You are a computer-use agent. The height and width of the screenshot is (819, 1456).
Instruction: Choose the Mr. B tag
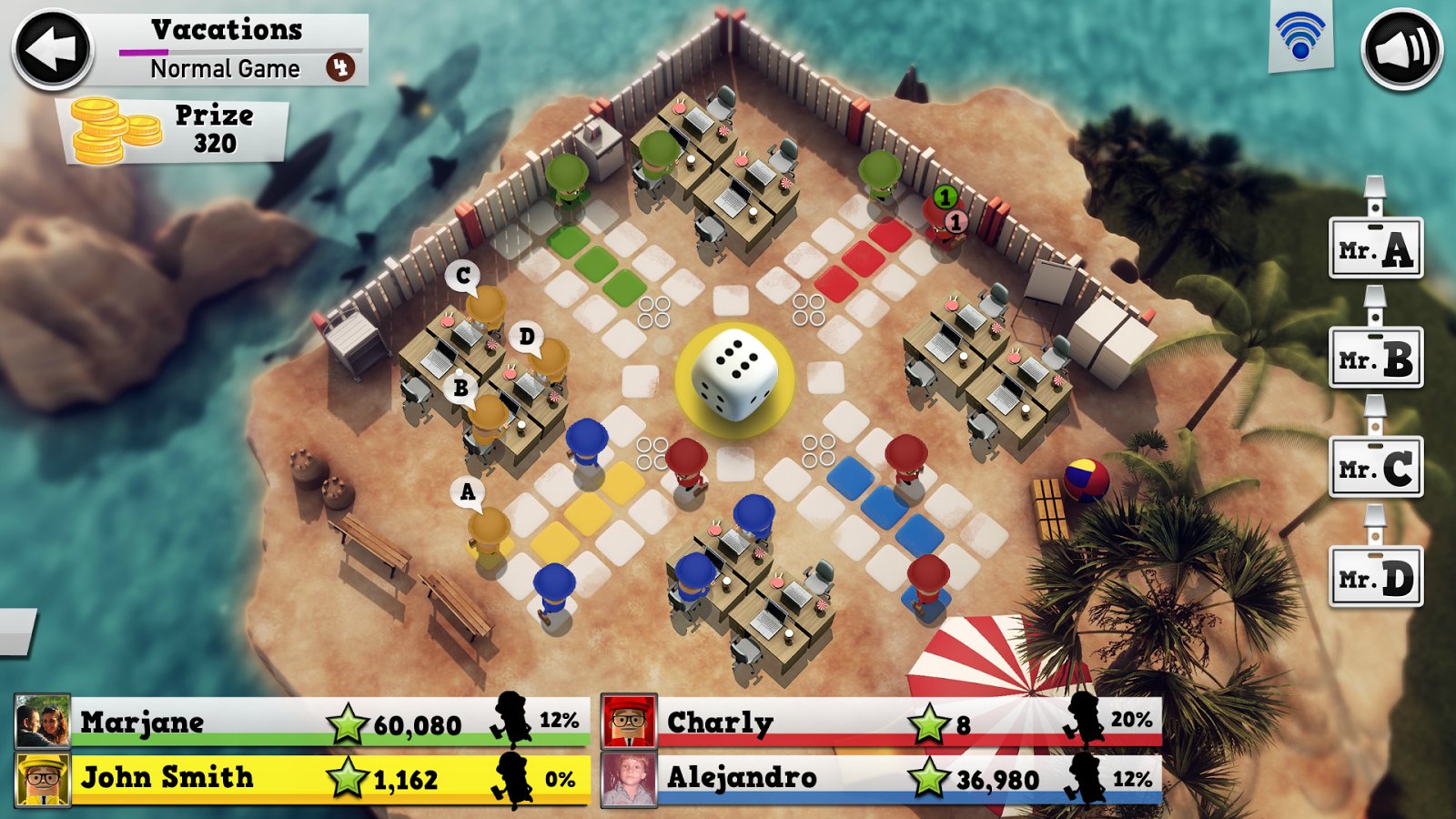1376,359
